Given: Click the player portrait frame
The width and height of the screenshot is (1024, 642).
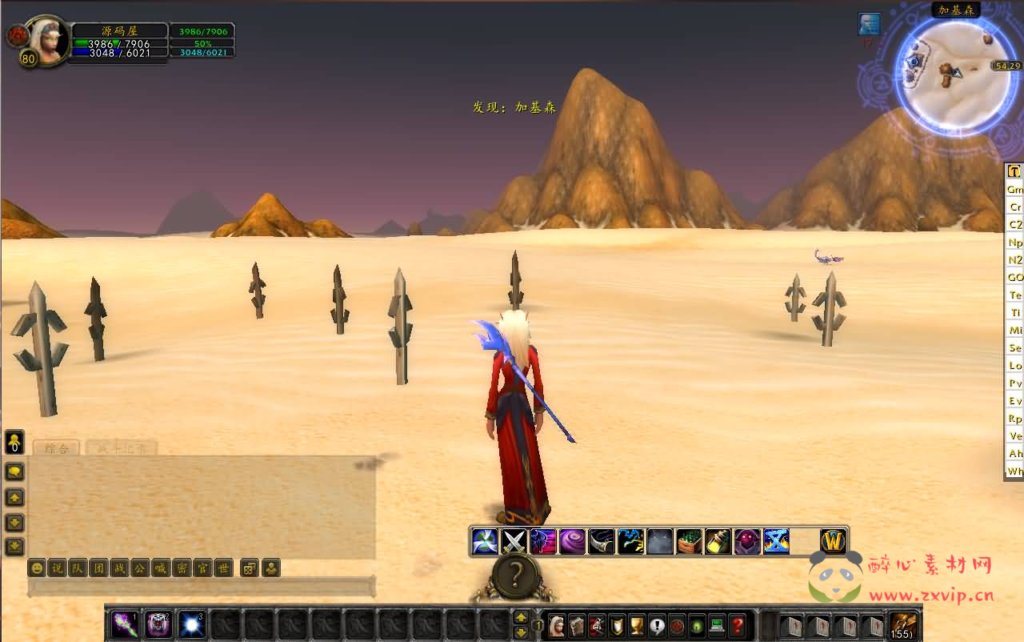Looking at the screenshot, I should pyautogui.click(x=45, y=38).
